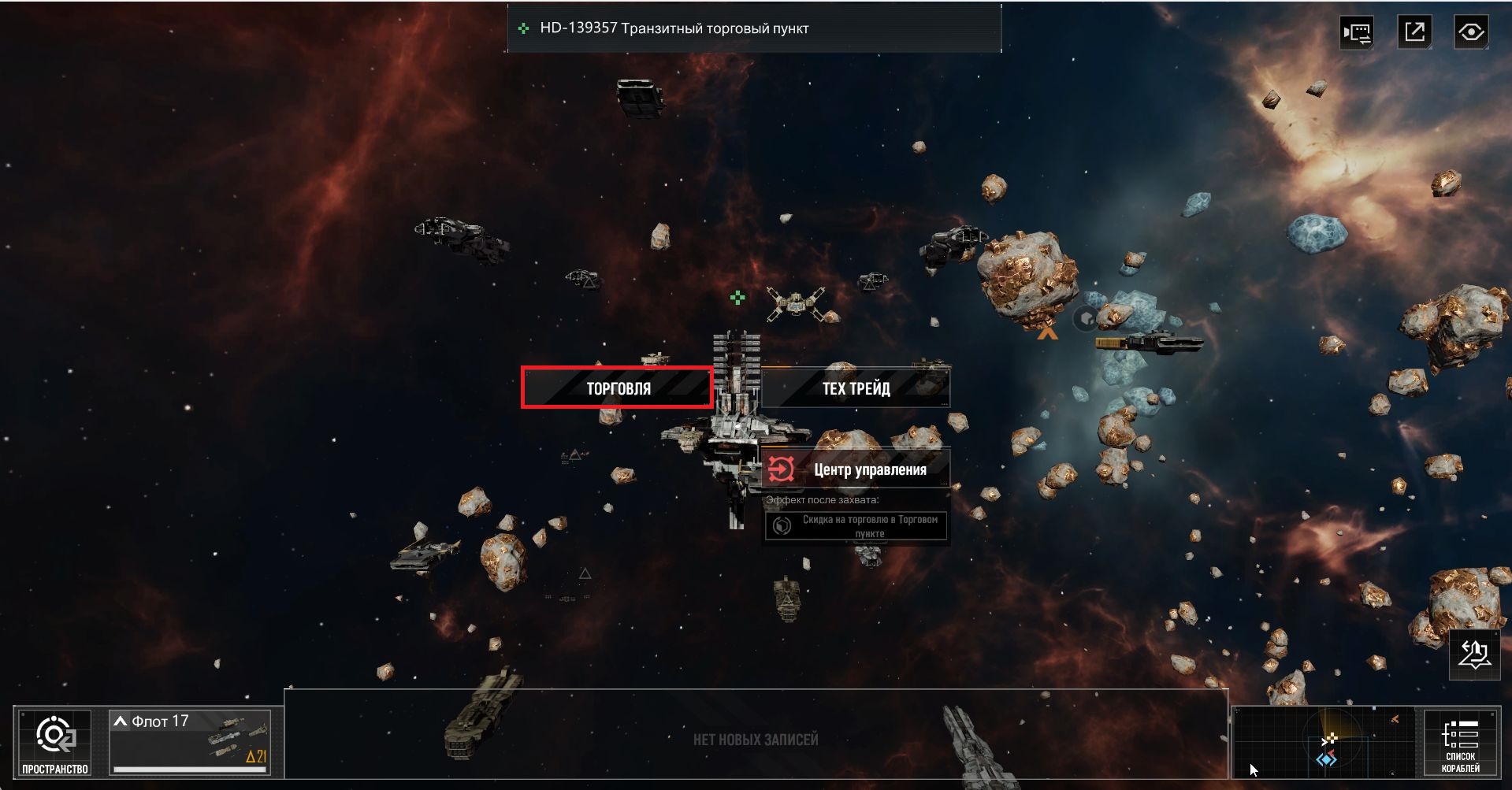Open the ТОРГОВЛЯ trade menu
The image size is (1512, 790).
[x=617, y=388]
